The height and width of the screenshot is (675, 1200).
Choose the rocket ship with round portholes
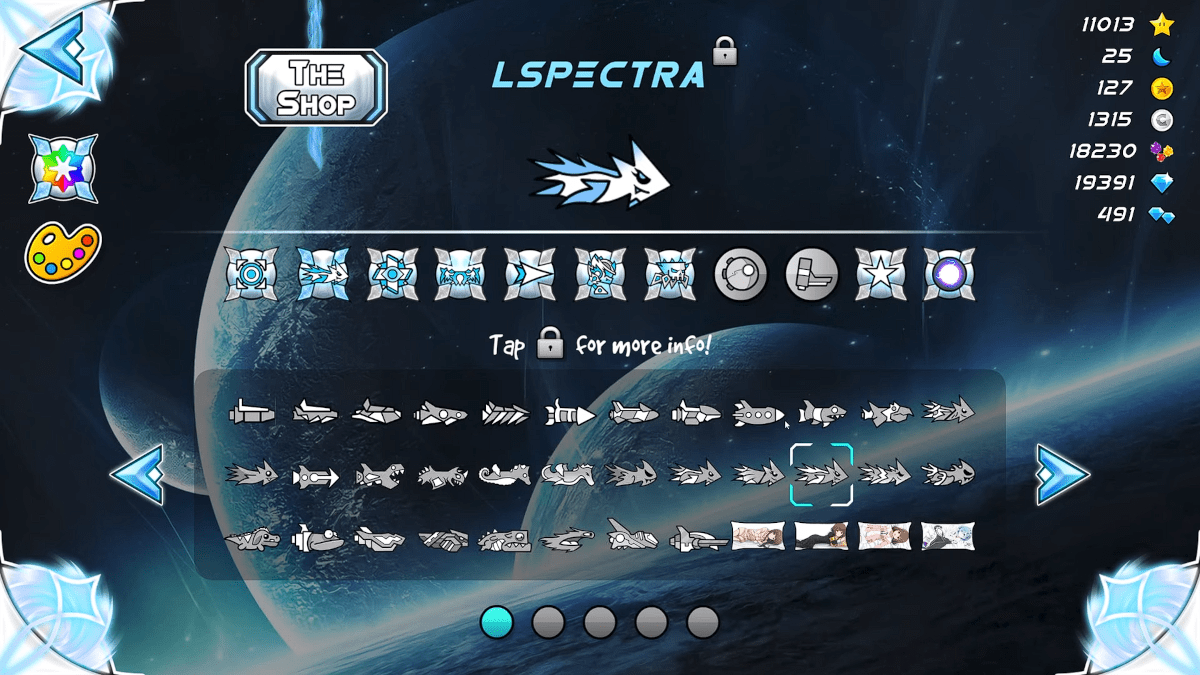click(758, 412)
